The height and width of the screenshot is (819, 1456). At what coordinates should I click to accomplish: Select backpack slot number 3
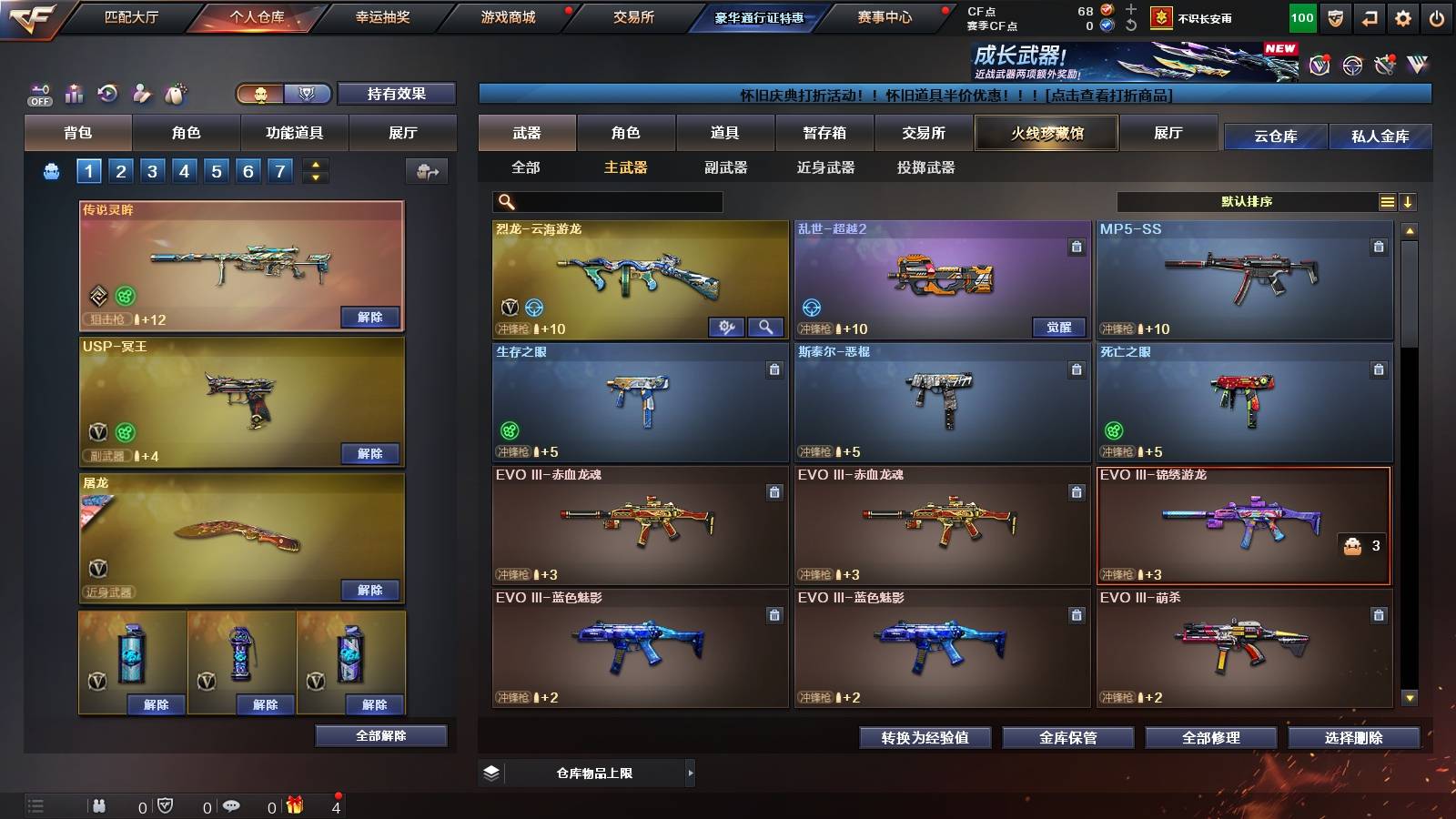[154, 171]
